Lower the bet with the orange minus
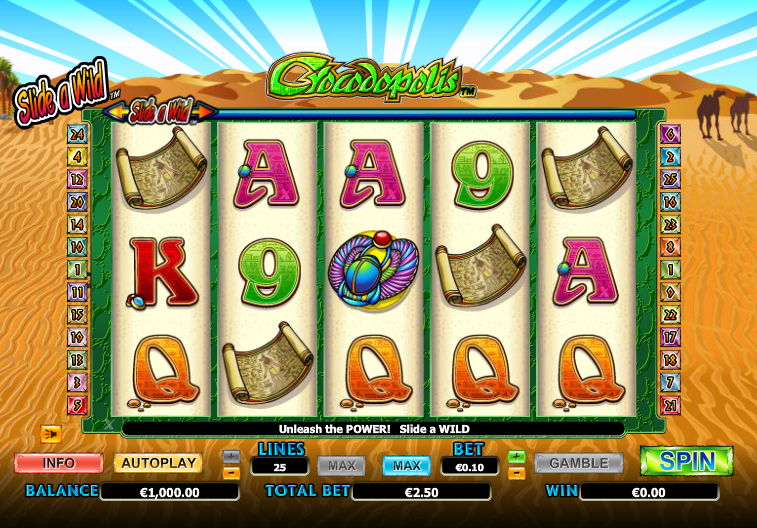 pos(516,472)
